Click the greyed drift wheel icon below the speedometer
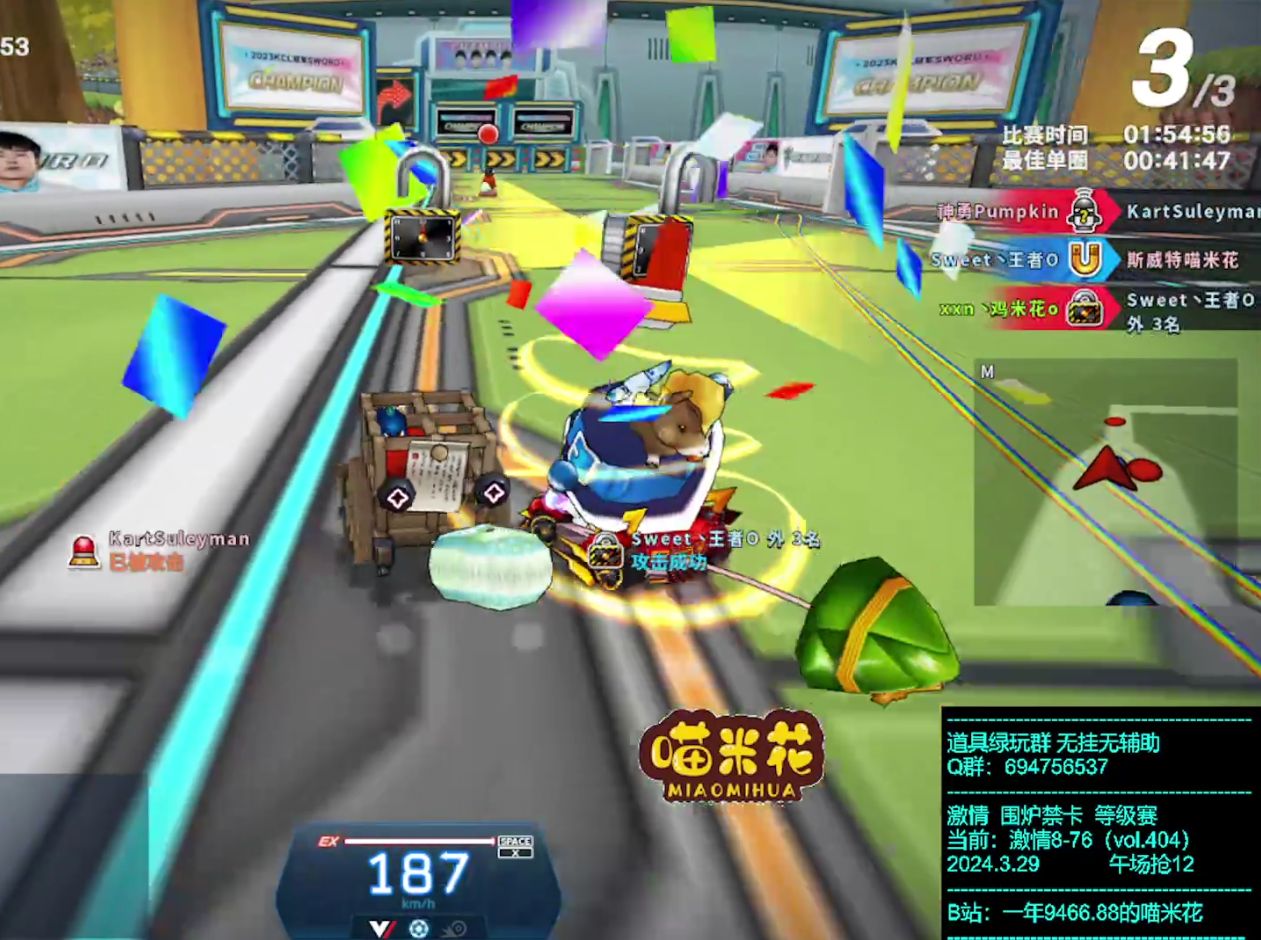Screen dimensions: 1261x940 tap(454, 929)
